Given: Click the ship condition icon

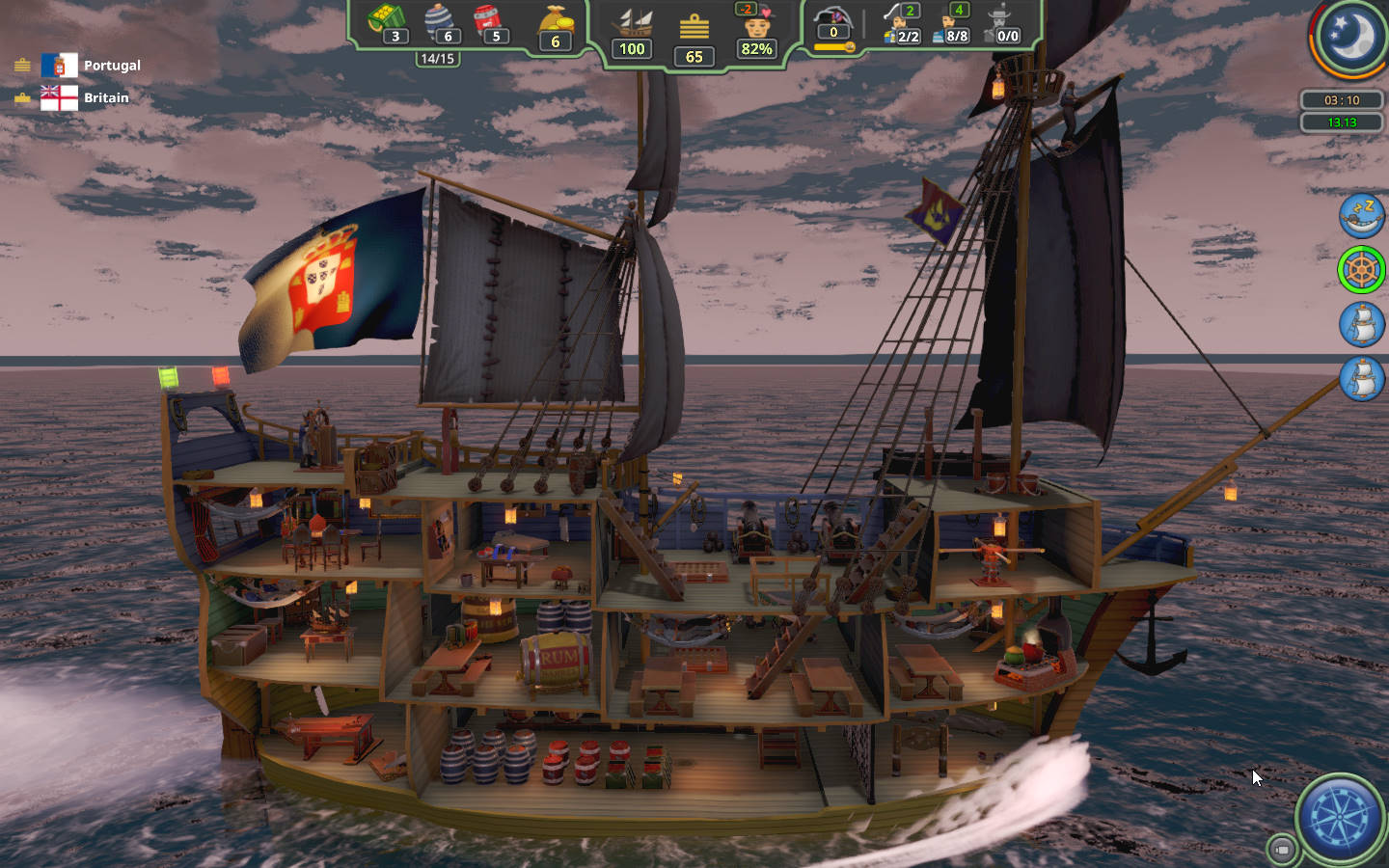Looking at the screenshot, I should [x=633, y=23].
